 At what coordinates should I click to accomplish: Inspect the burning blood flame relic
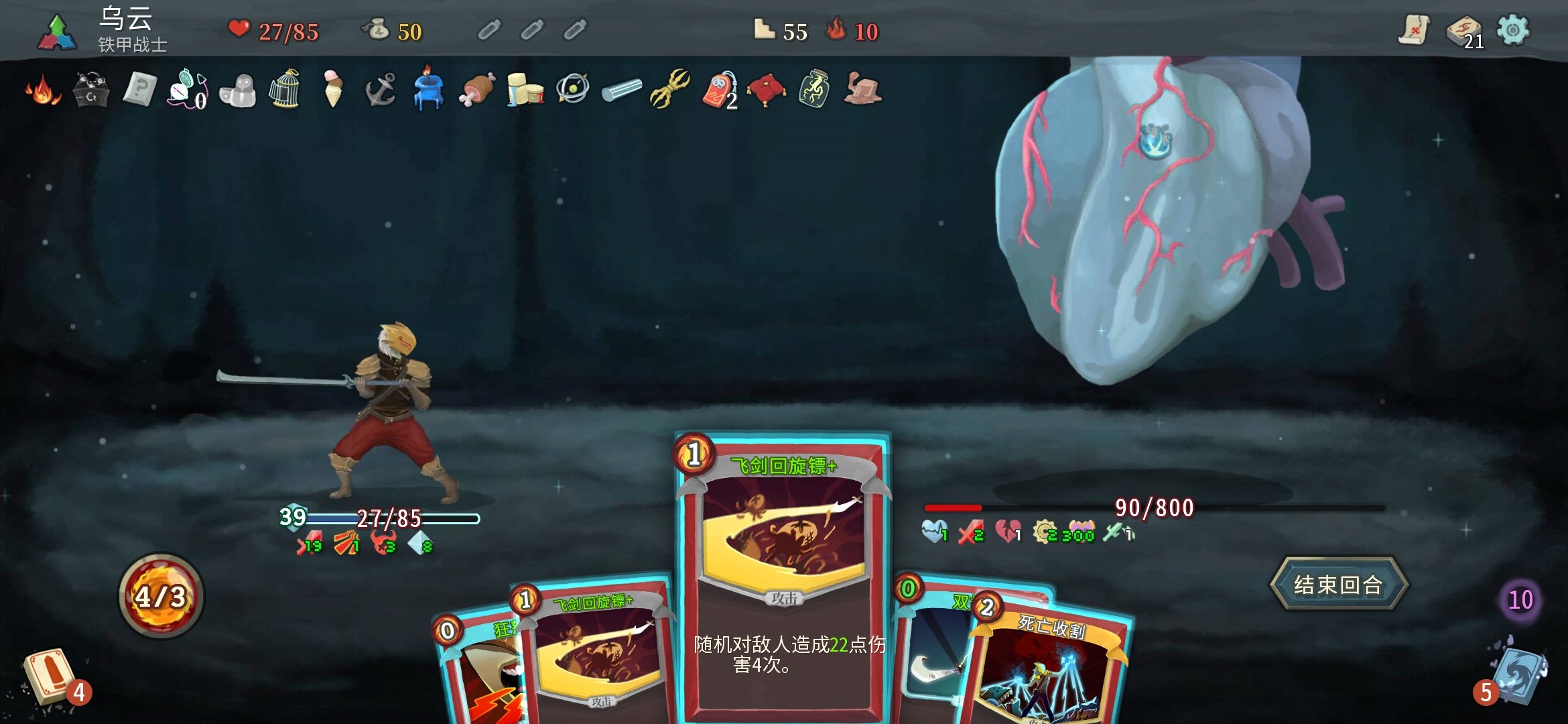(x=43, y=89)
